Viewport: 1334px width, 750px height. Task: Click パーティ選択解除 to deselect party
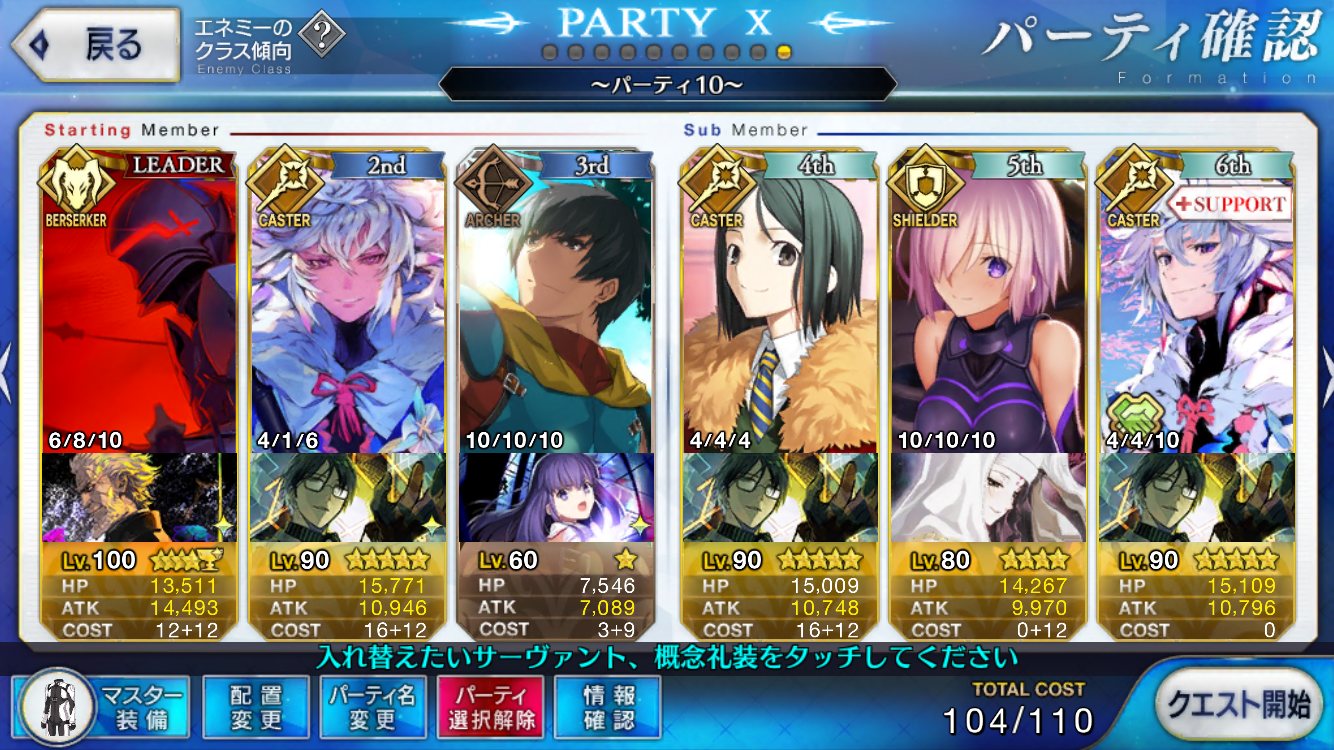pyautogui.click(x=490, y=706)
